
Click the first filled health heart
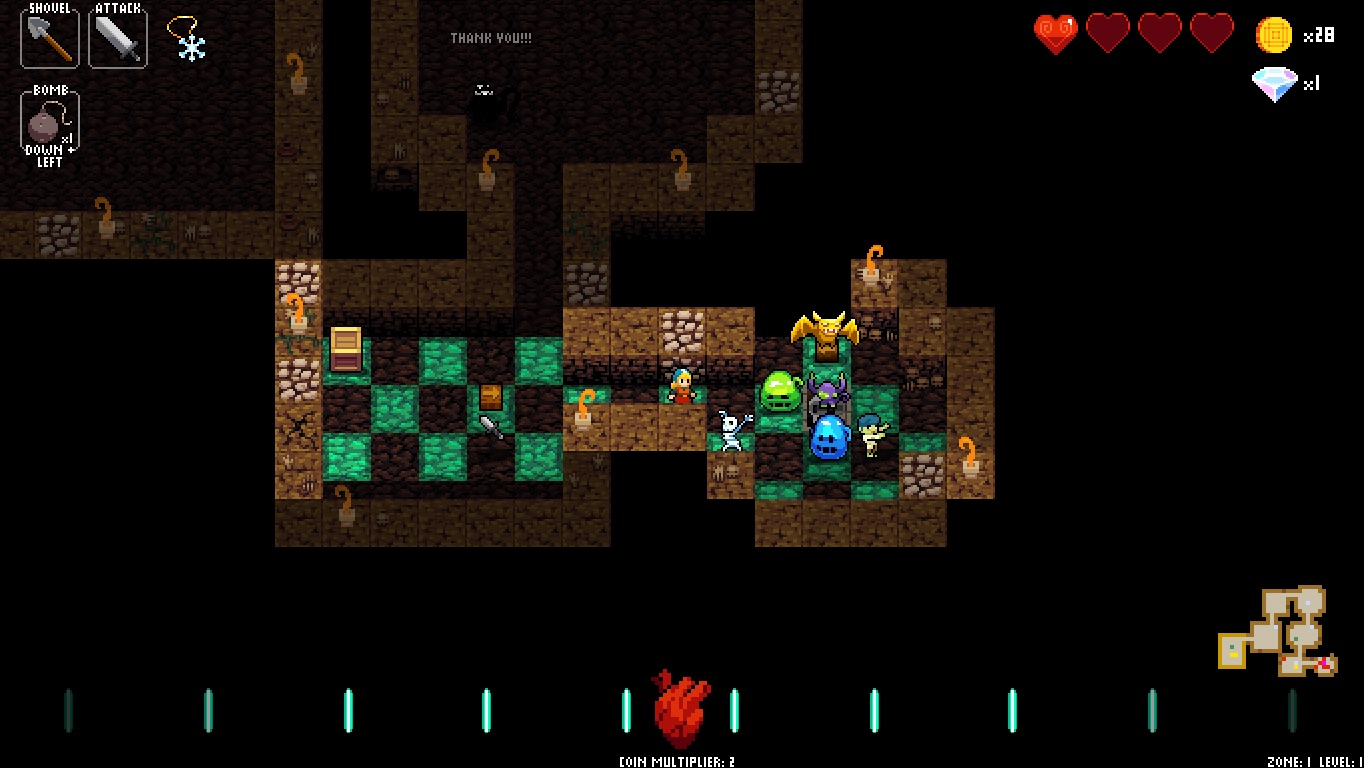(1057, 32)
